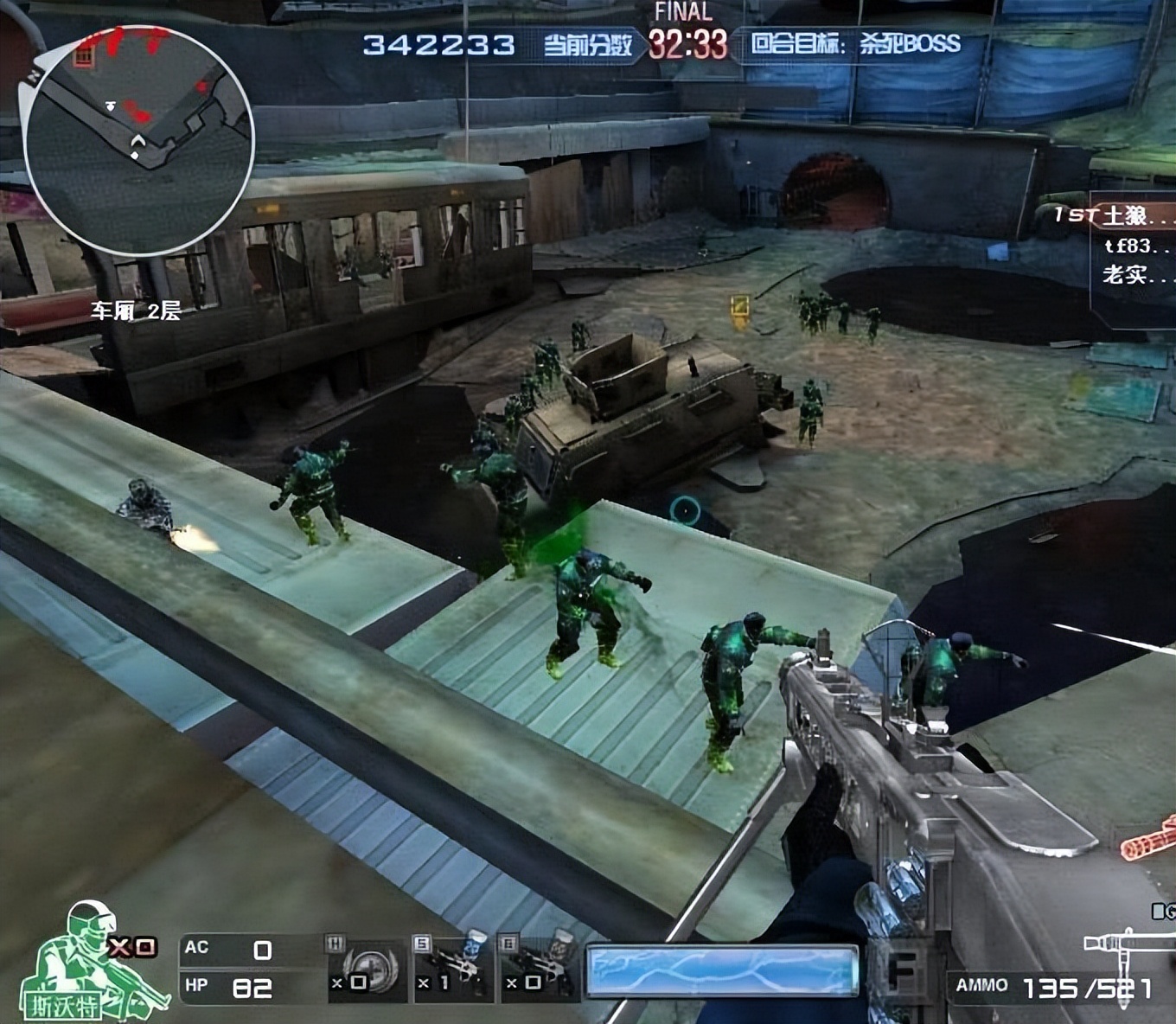
Task: Click the yellow objective marker
Action: click(740, 310)
